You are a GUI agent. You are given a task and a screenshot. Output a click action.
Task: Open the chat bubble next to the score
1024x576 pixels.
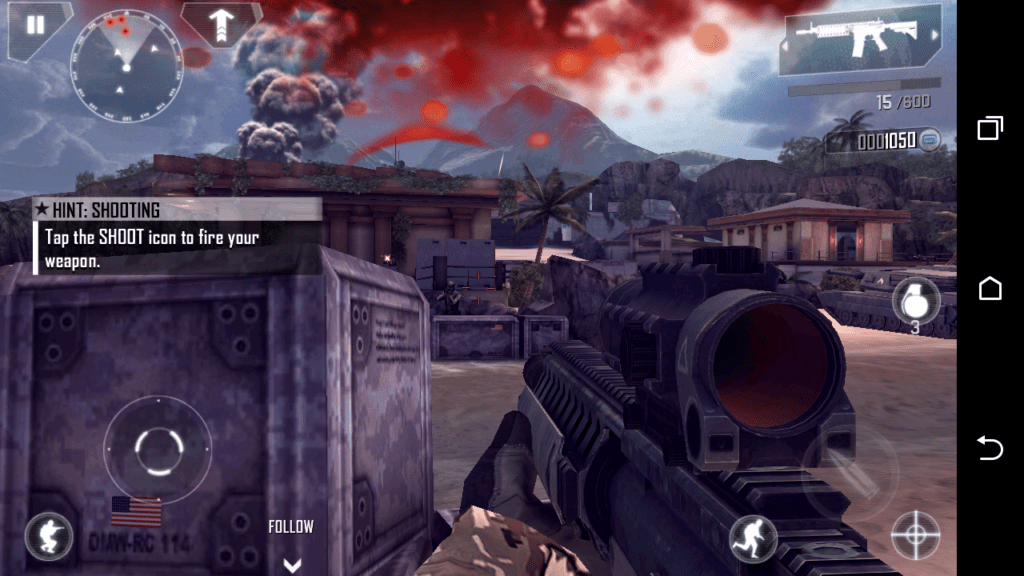[x=930, y=140]
